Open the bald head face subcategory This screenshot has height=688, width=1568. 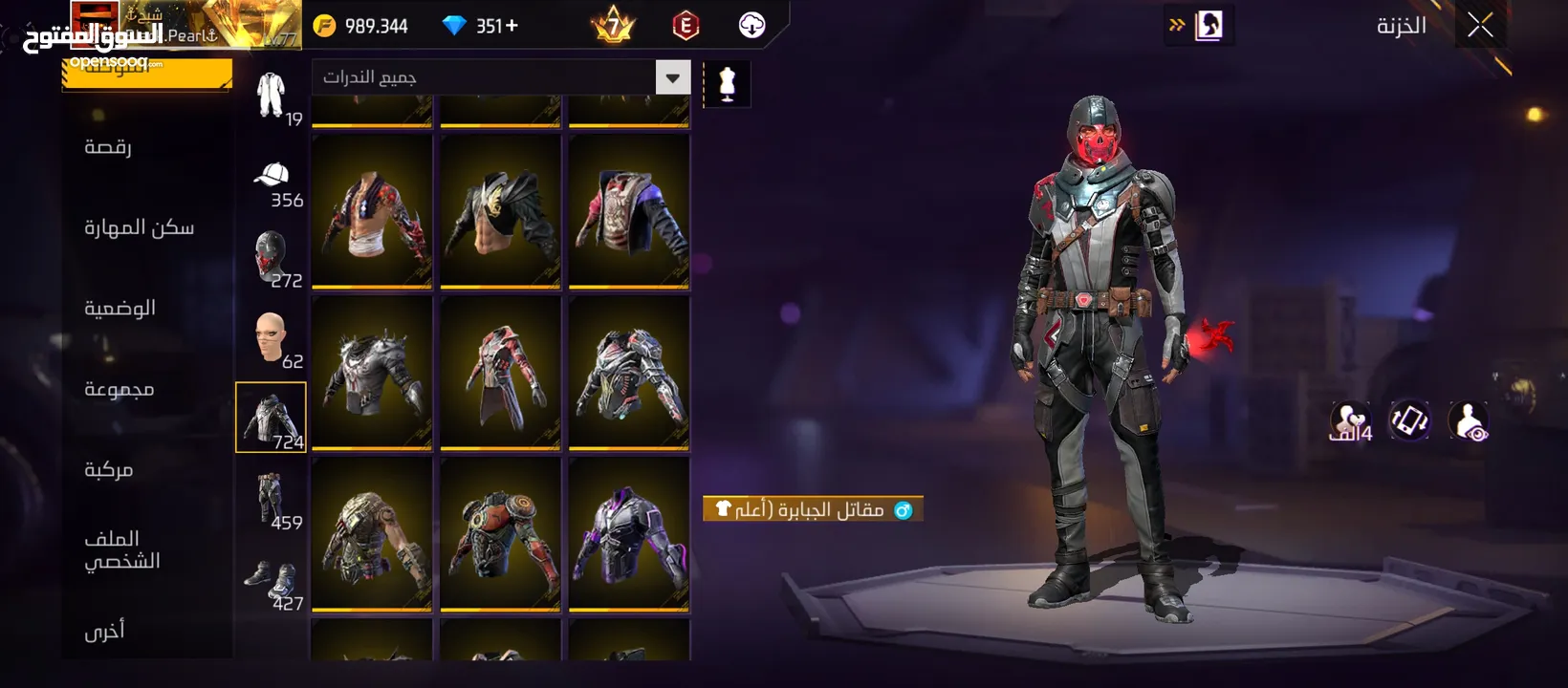pos(272,338)
